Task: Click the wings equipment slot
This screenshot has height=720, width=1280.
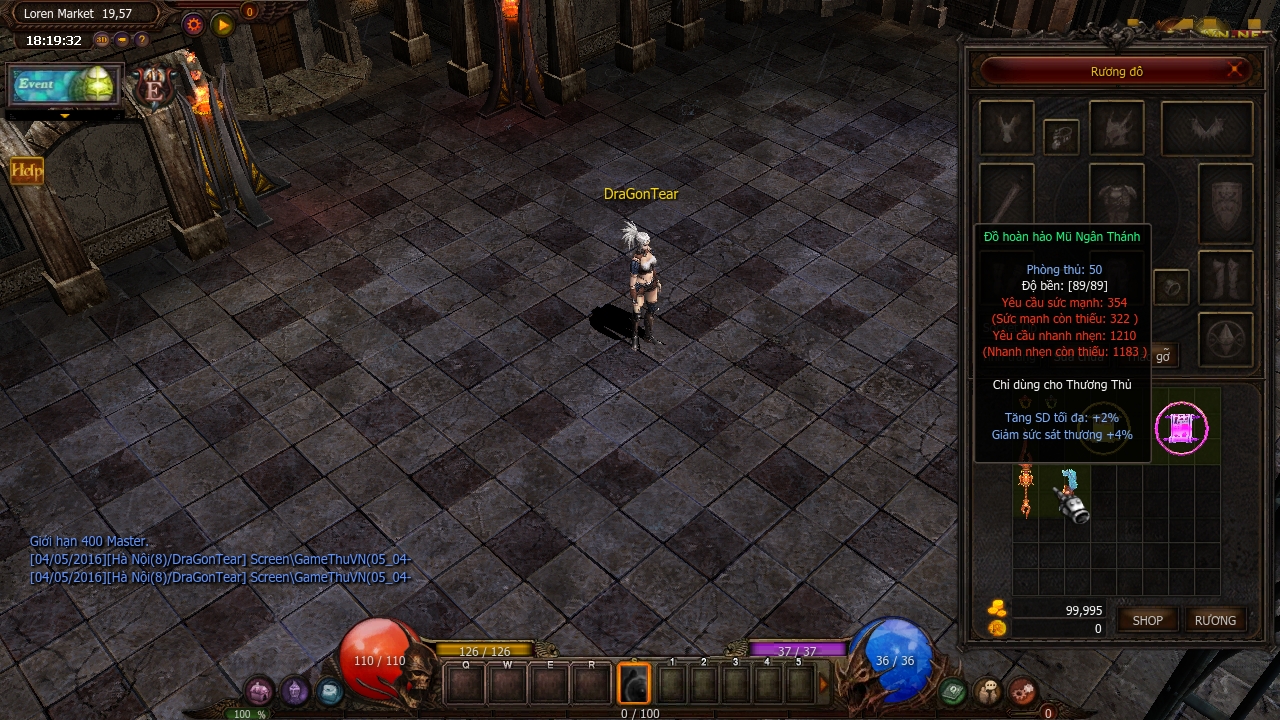Action: [x=1206, y=128]
